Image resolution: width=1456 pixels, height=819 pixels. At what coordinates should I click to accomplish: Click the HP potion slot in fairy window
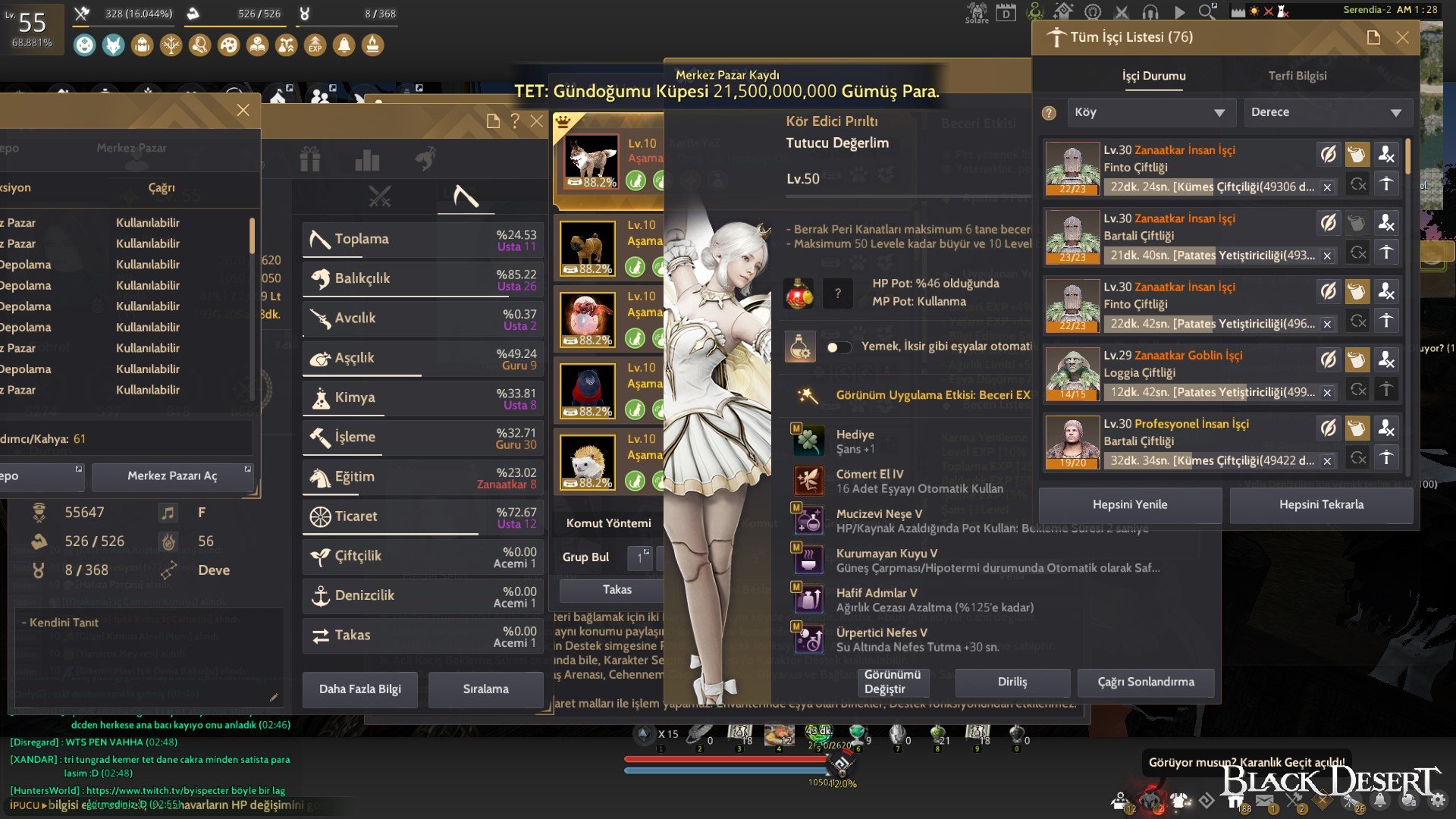coord(799,292)
